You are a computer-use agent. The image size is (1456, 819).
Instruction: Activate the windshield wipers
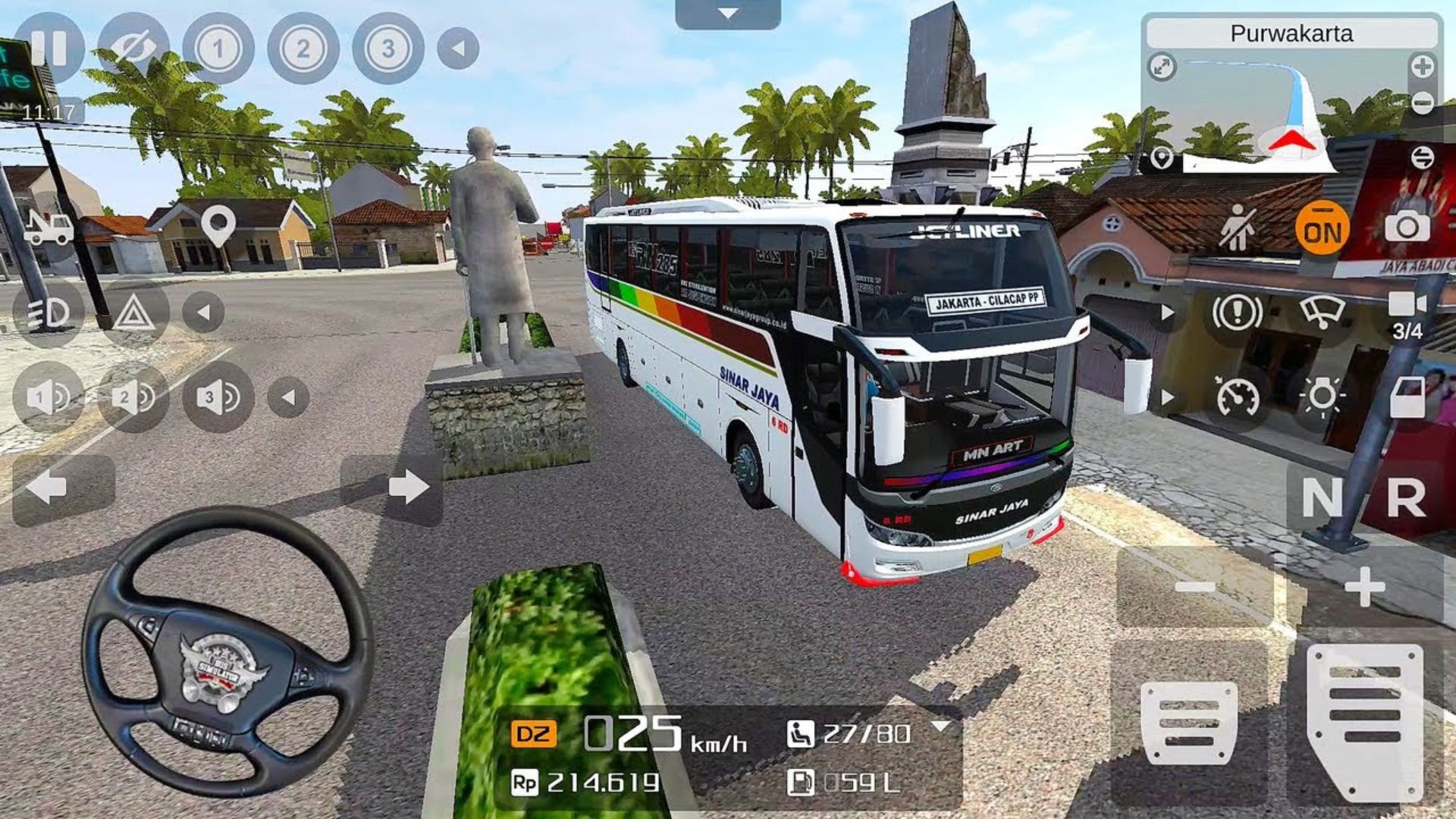click(x=1322, y=312)
